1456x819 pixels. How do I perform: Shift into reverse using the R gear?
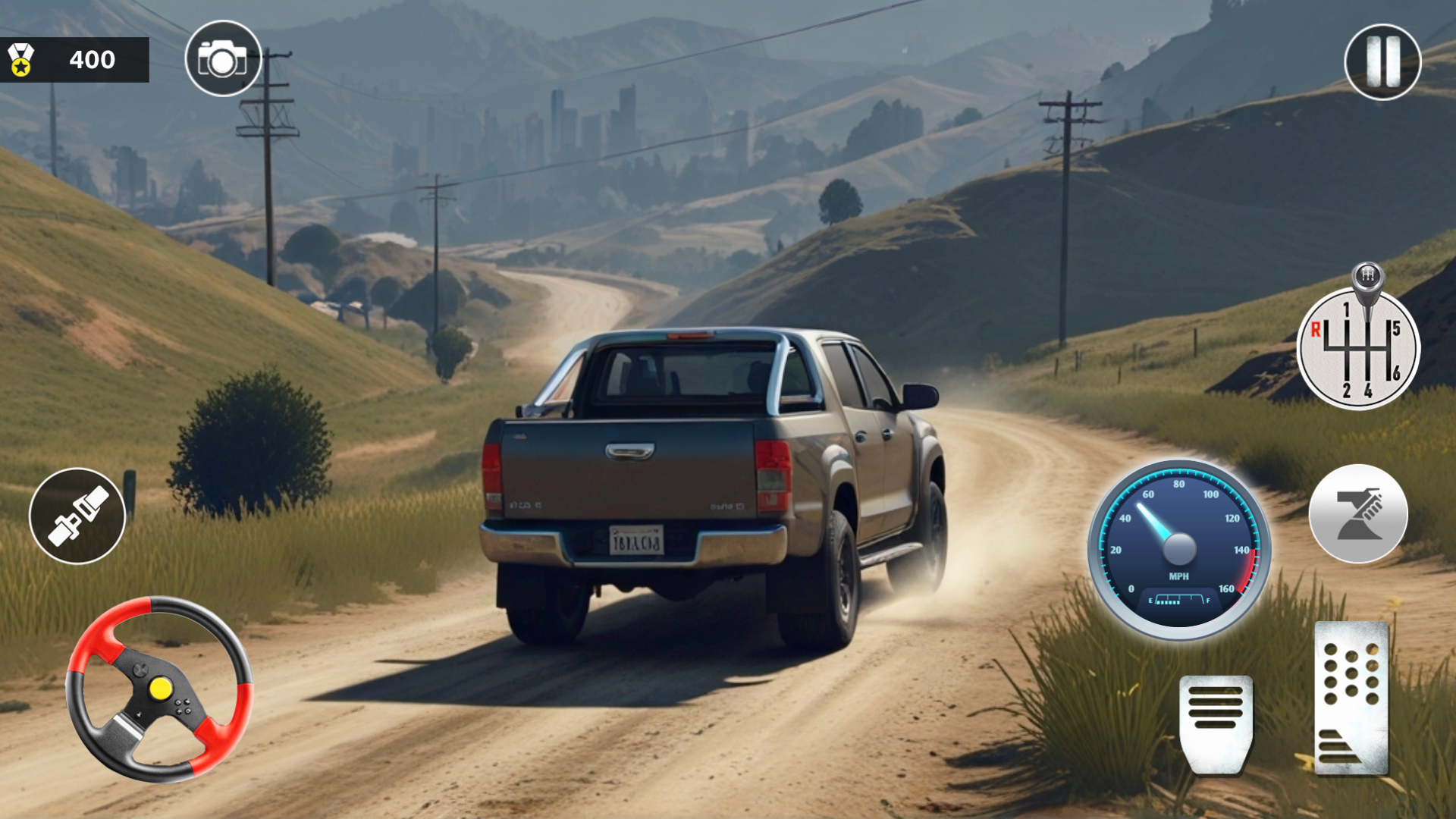pyautogui.click(x=1316, y=330)
